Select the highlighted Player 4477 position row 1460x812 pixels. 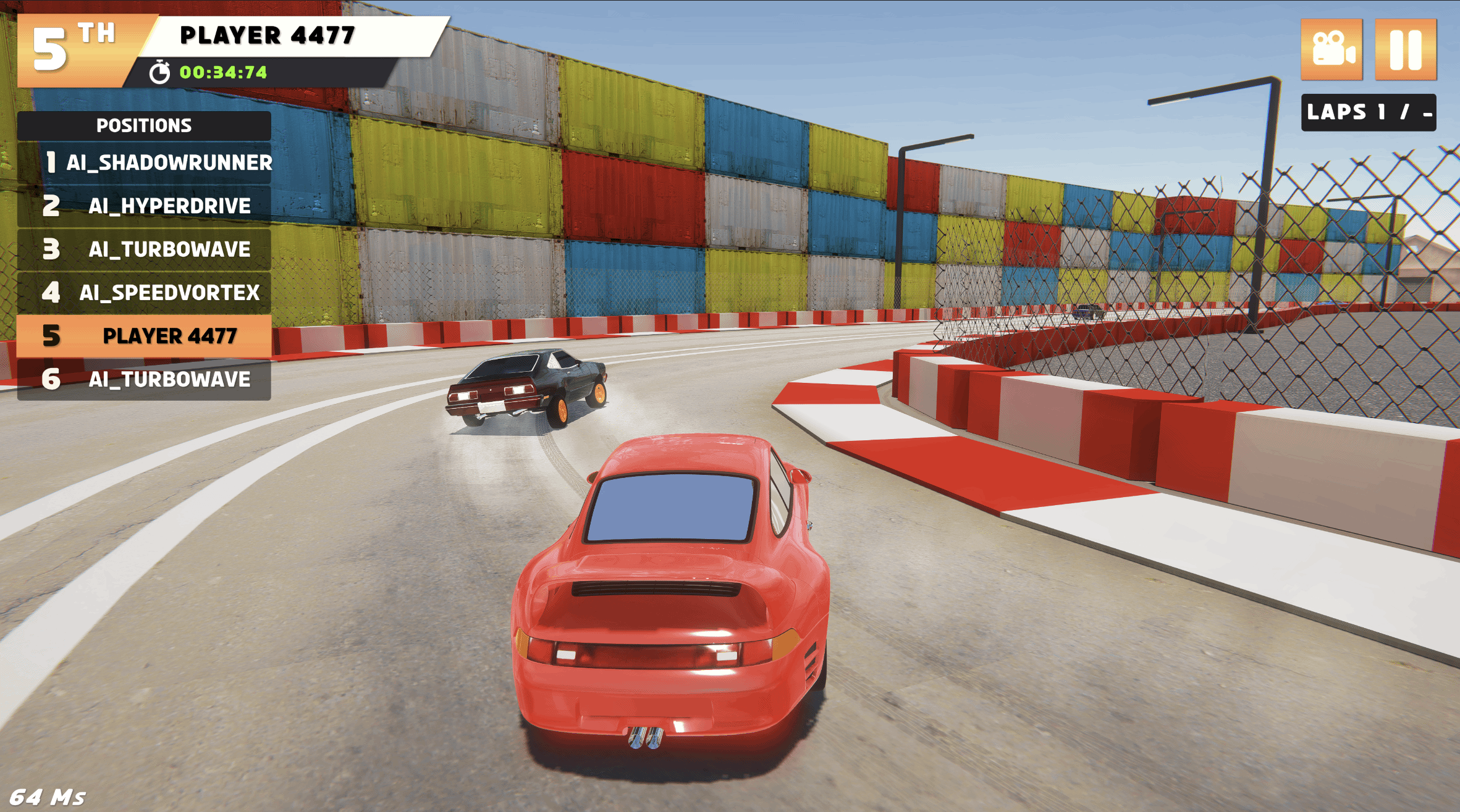click(x=144, y=336)
